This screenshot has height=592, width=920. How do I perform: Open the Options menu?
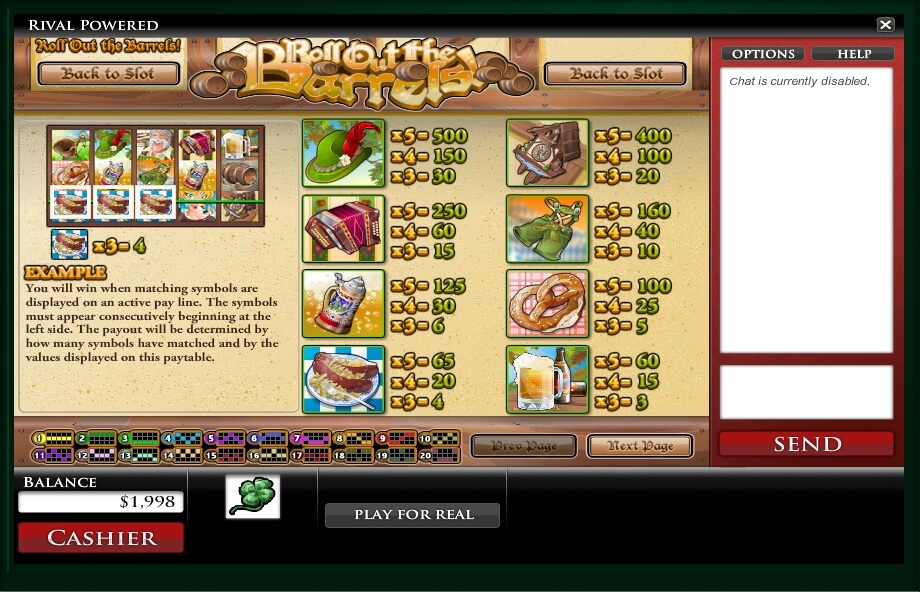[763, 54]
